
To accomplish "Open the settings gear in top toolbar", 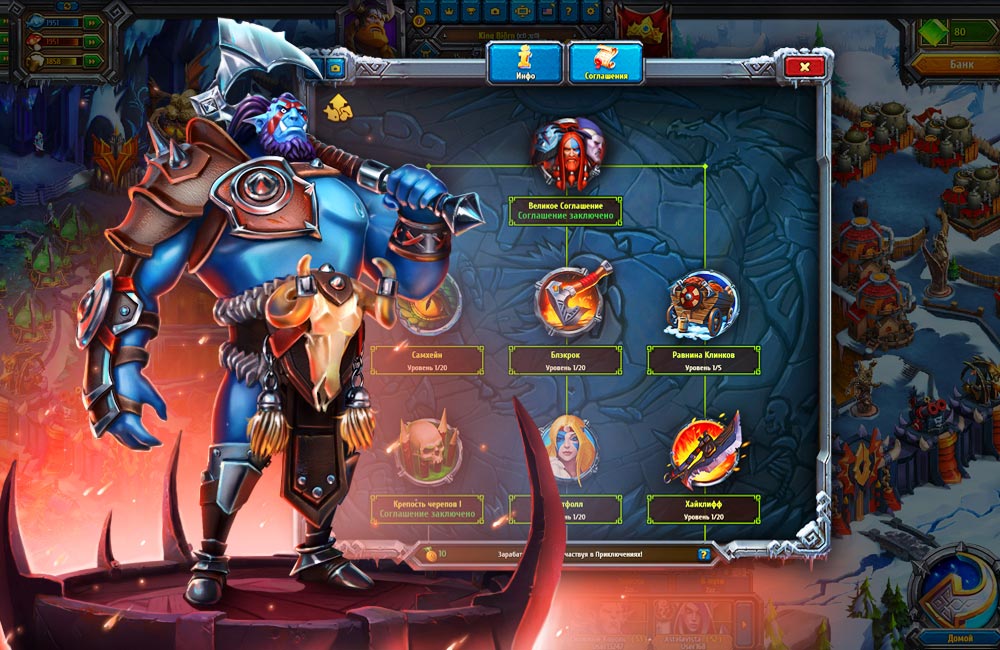I will coord(590,11).
